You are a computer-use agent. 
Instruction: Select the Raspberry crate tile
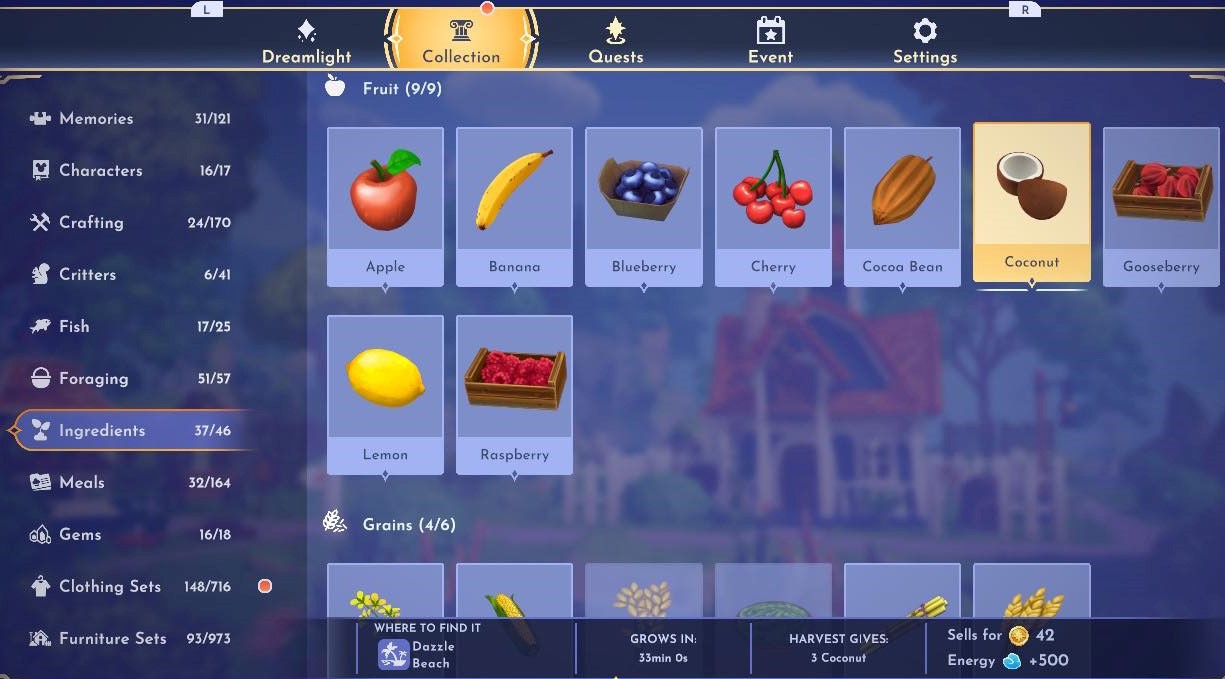[514, 393]
